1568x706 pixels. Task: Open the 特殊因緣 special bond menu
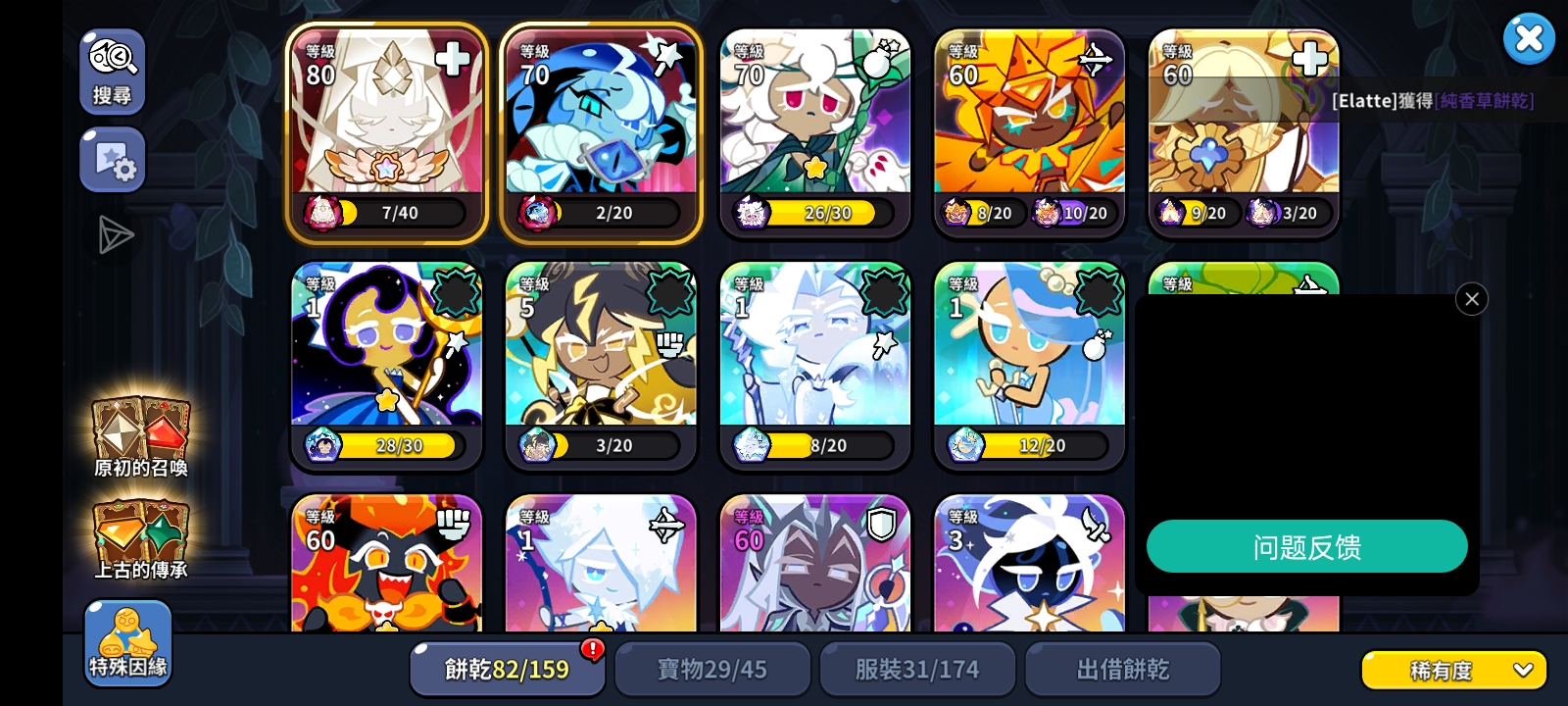coord(127,642)
